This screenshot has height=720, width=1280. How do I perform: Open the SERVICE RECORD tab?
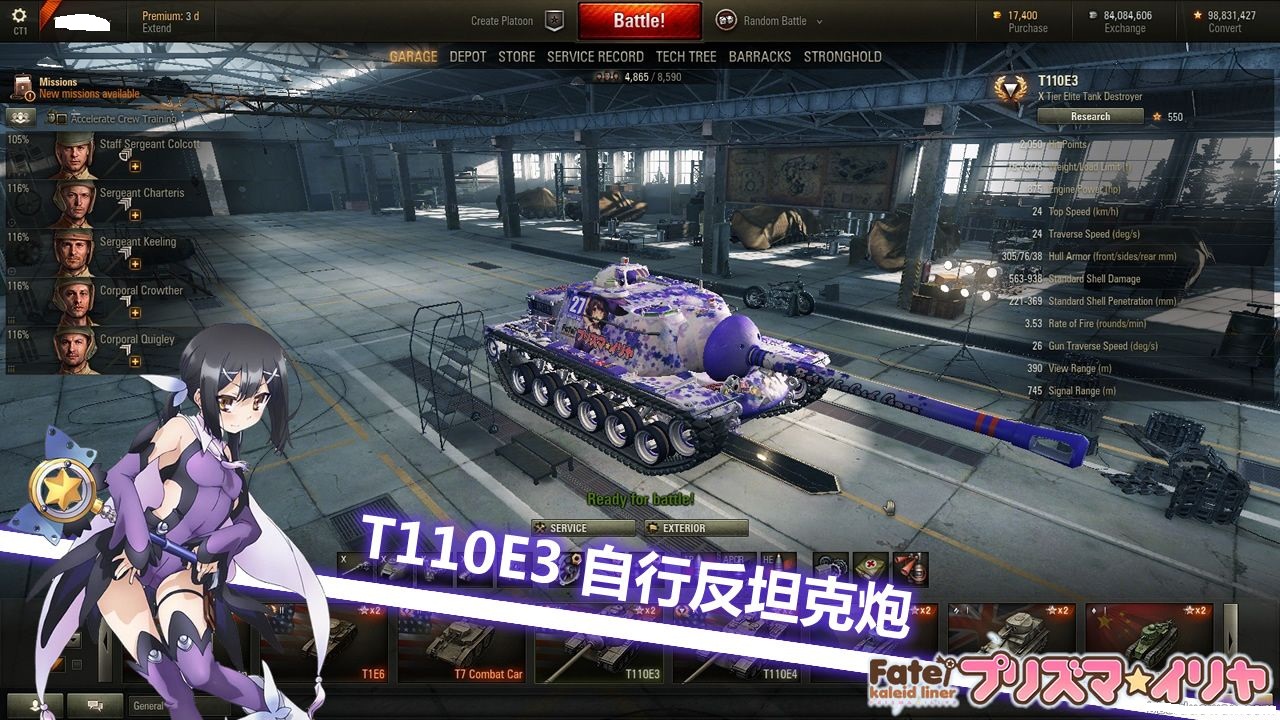click(595, 57)
